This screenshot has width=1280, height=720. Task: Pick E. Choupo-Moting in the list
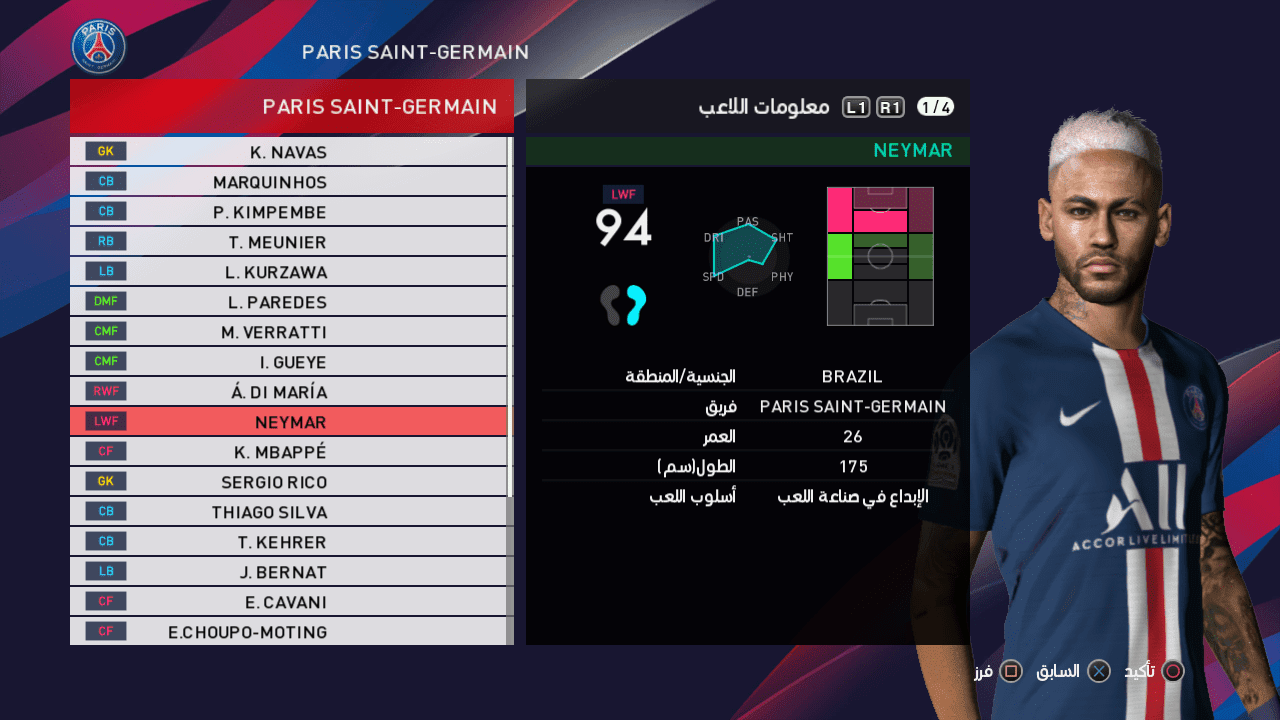pos(289,632)
